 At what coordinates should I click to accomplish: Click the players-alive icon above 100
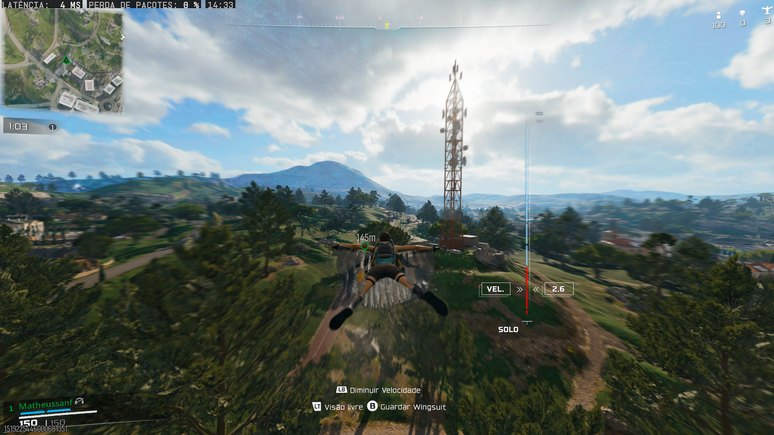718,14
